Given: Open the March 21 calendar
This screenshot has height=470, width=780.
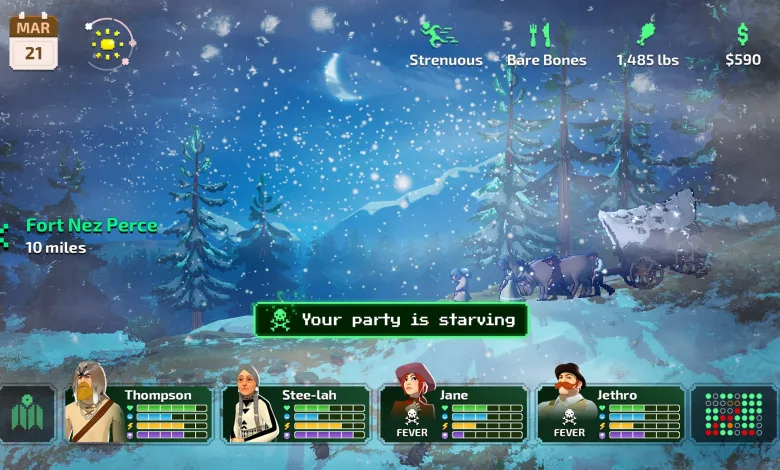Looking at the screenshot, I should pos(33,42).
